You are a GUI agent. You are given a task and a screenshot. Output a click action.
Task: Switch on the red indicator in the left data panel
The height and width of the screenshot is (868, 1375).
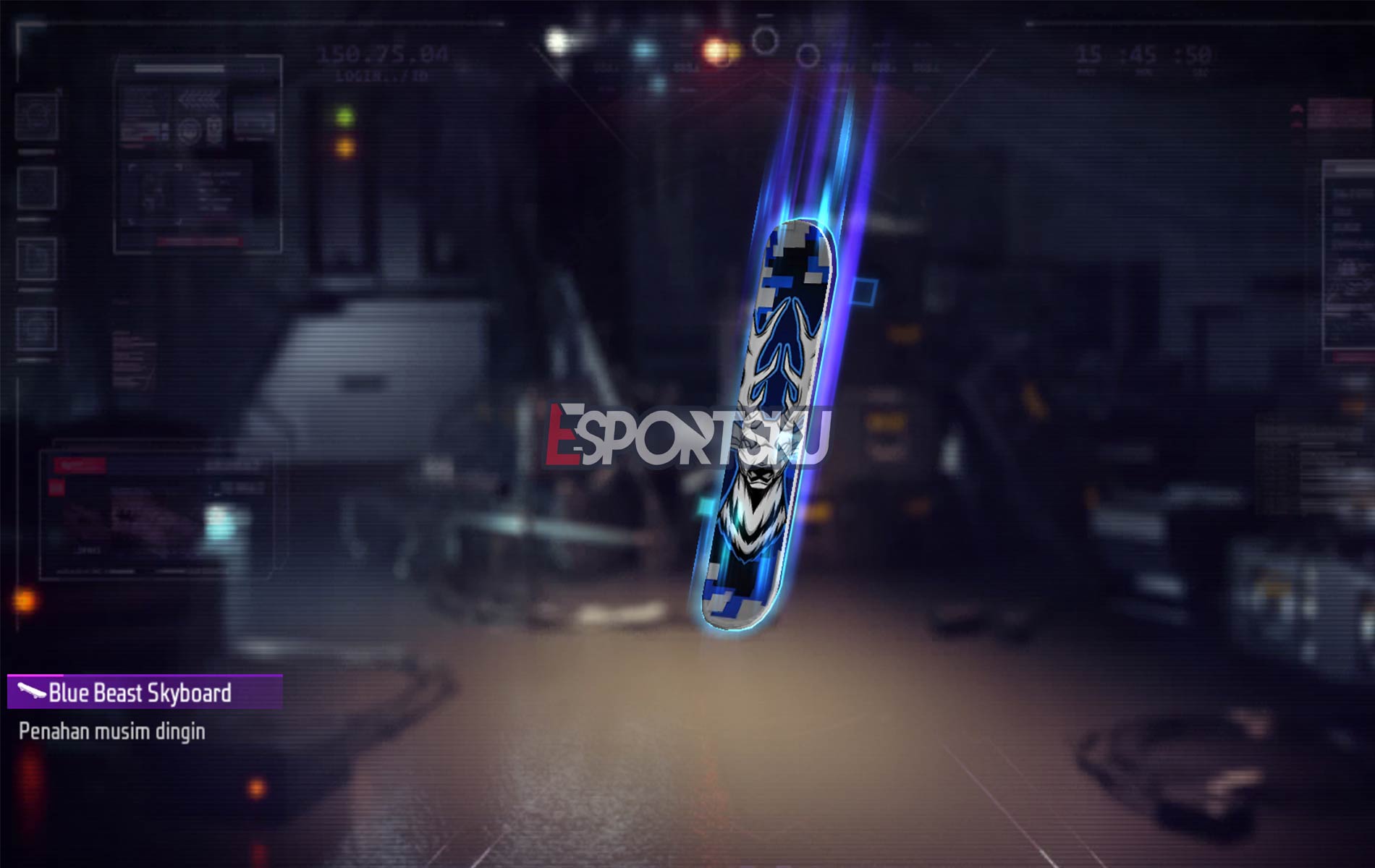click(x=57, y=488)
